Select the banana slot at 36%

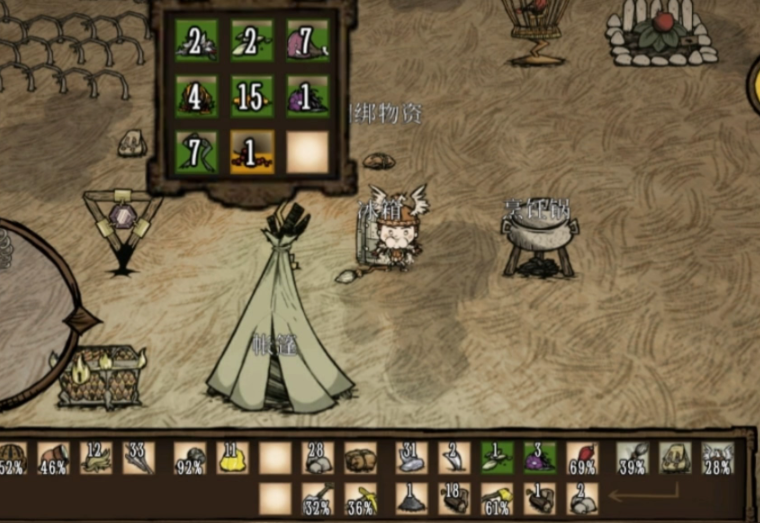pyautogui.click(x=361, y=497)
